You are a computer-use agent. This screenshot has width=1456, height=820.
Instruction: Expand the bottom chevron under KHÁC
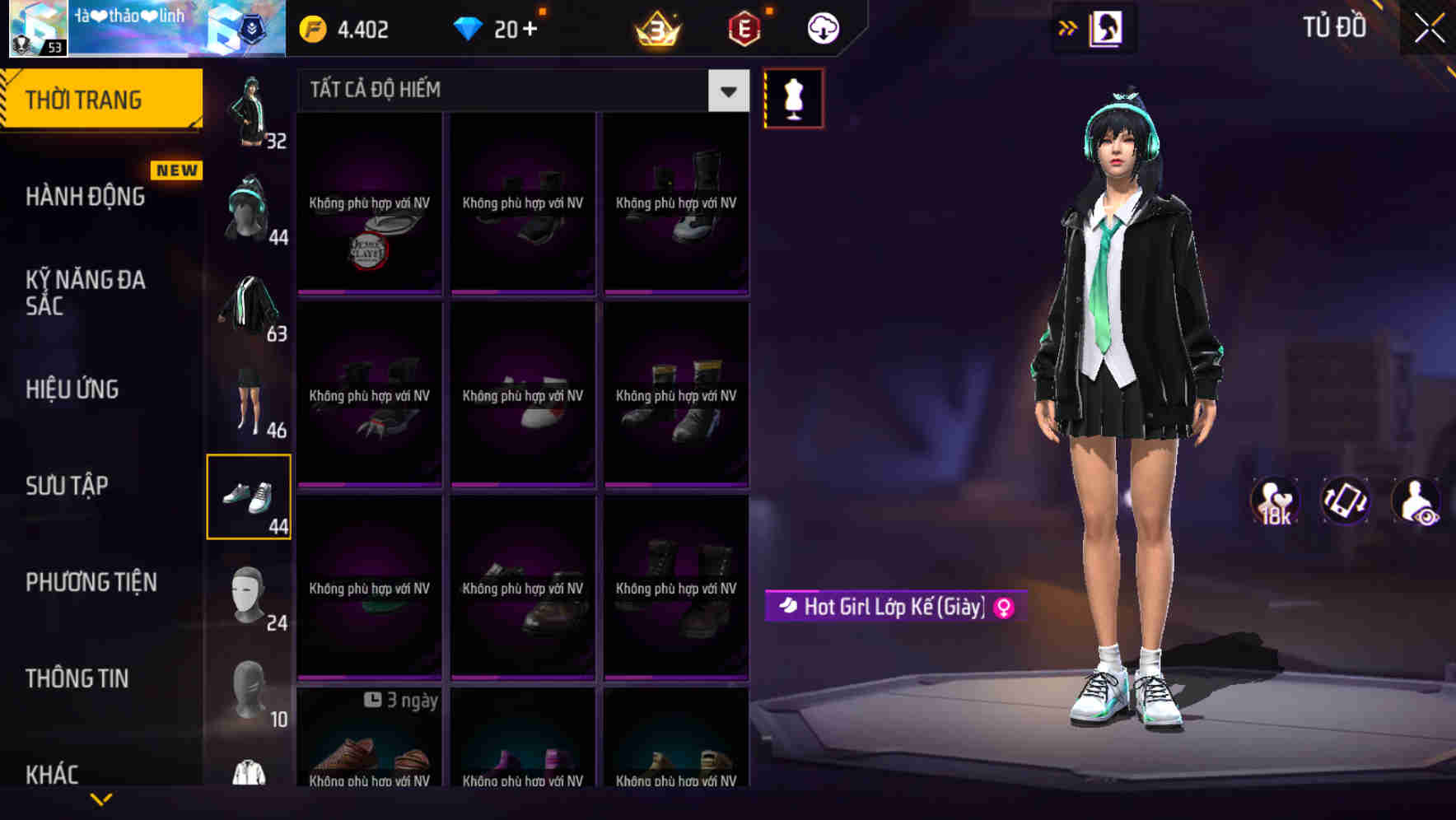101,797
